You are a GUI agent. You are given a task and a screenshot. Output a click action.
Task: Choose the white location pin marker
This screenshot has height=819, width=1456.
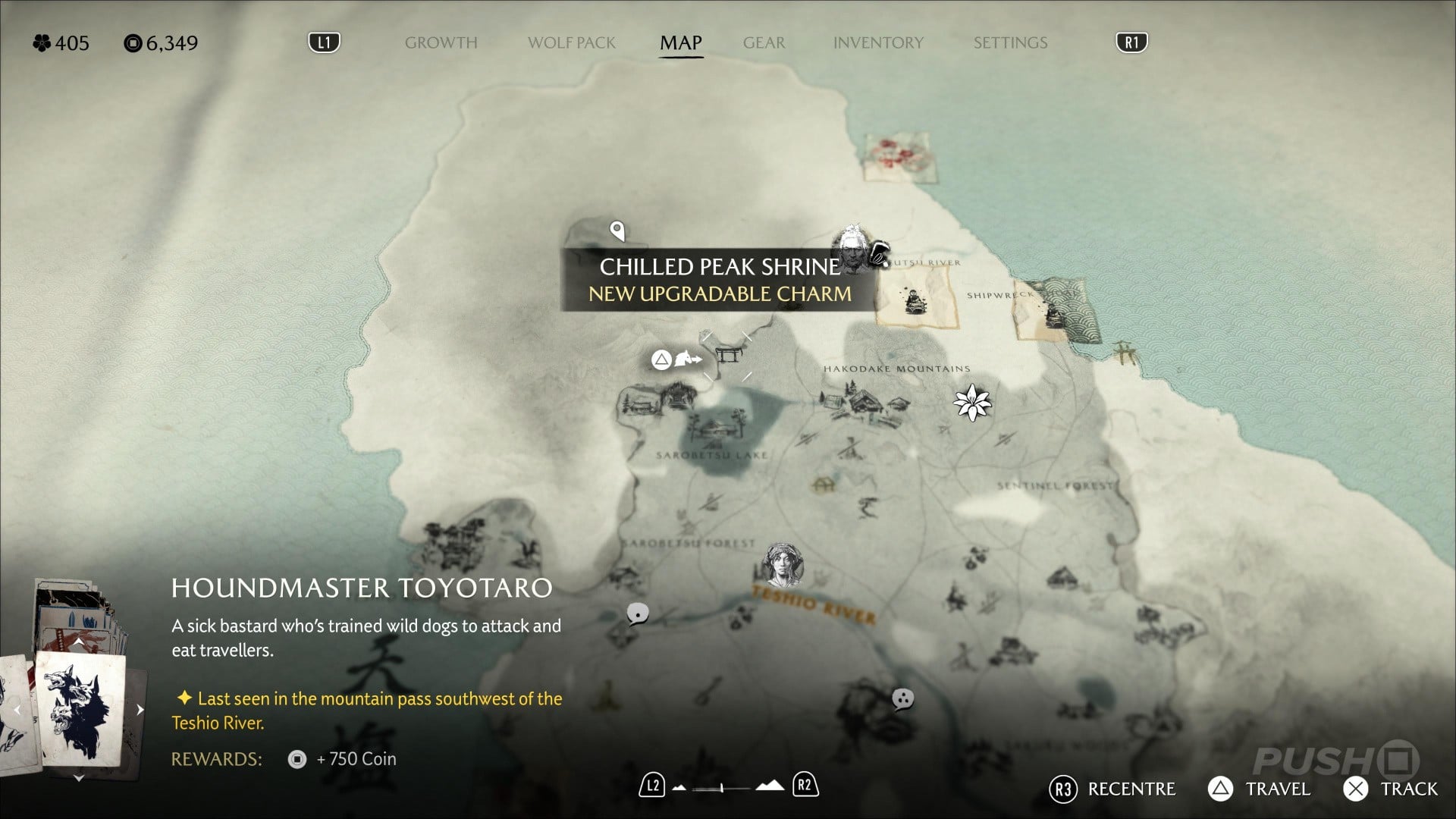coord(617,231)
